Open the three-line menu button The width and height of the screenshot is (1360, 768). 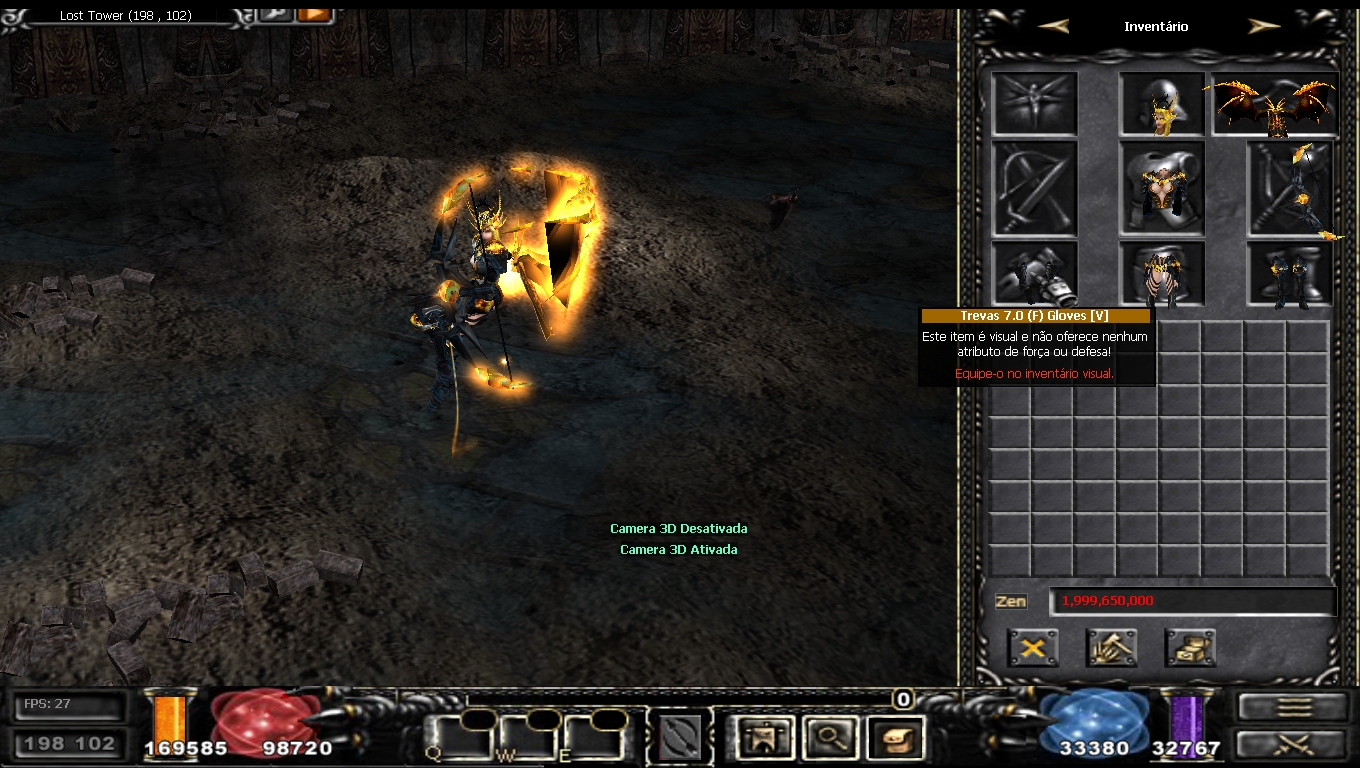1294,707
